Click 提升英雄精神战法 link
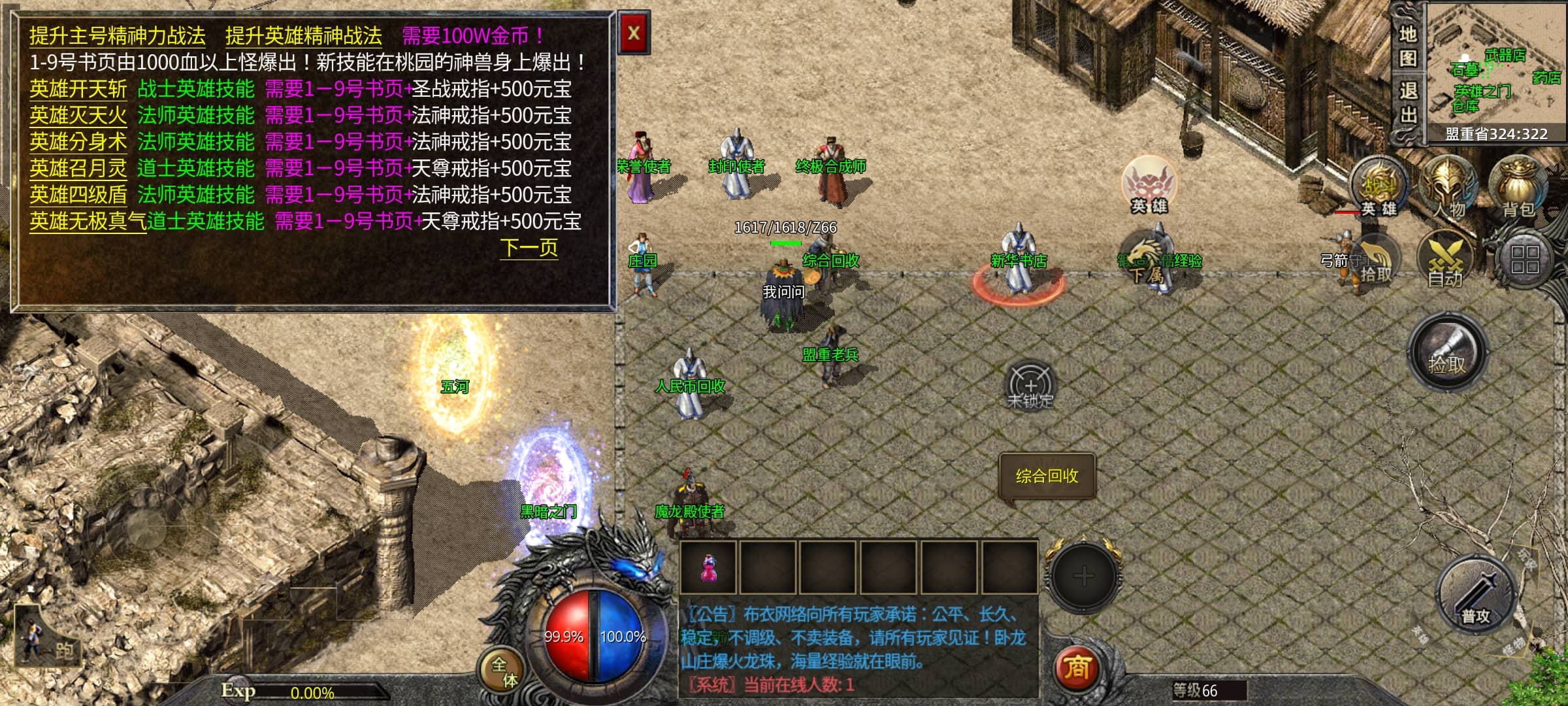The height and width of the screenshot is (706, 1568). click(x=303, y=36)
